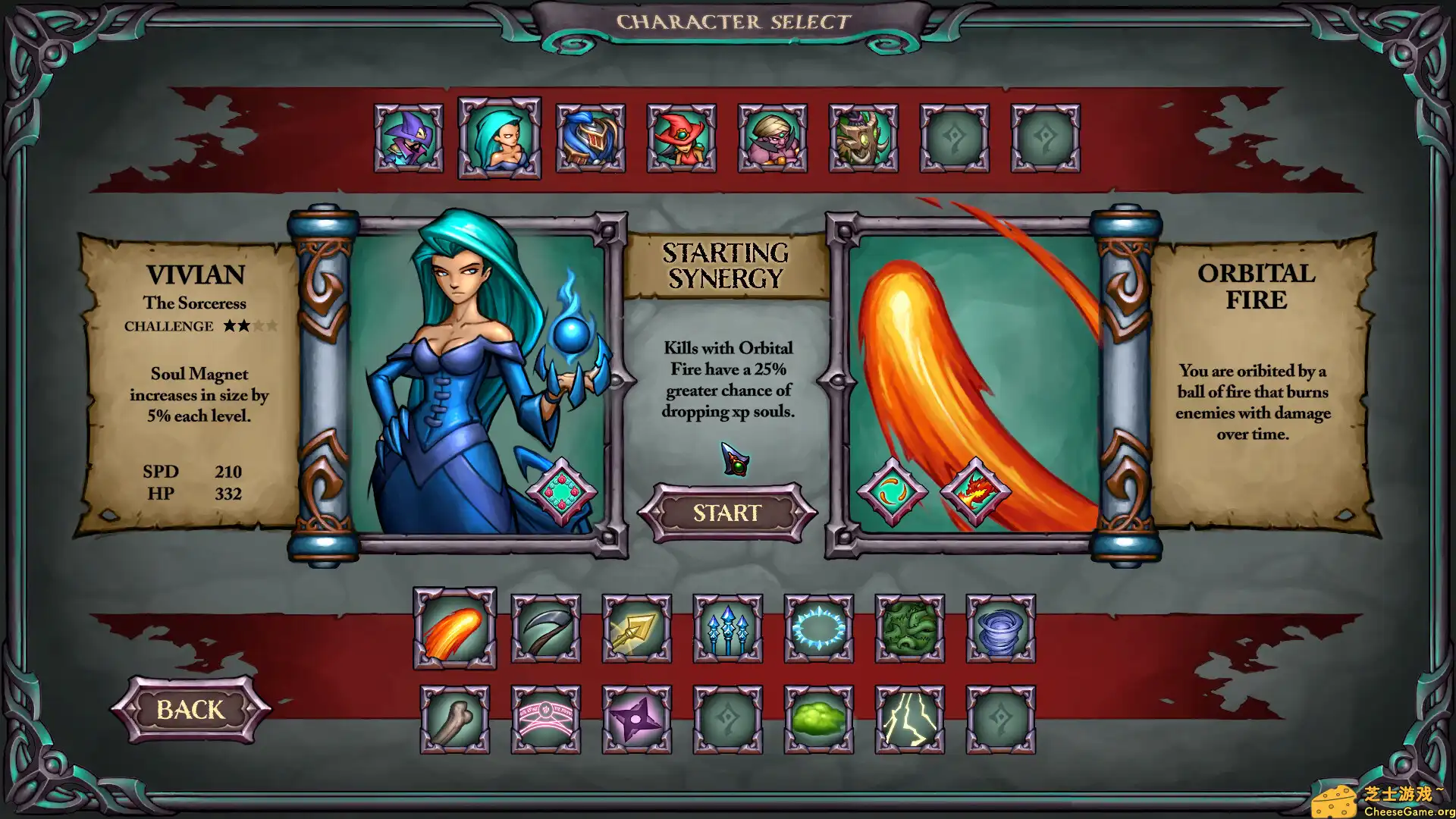Image resolution: width=1456 pixels, height=819 pixels.
Task: Select the green tentacles weapon icon
Action: 908,629
